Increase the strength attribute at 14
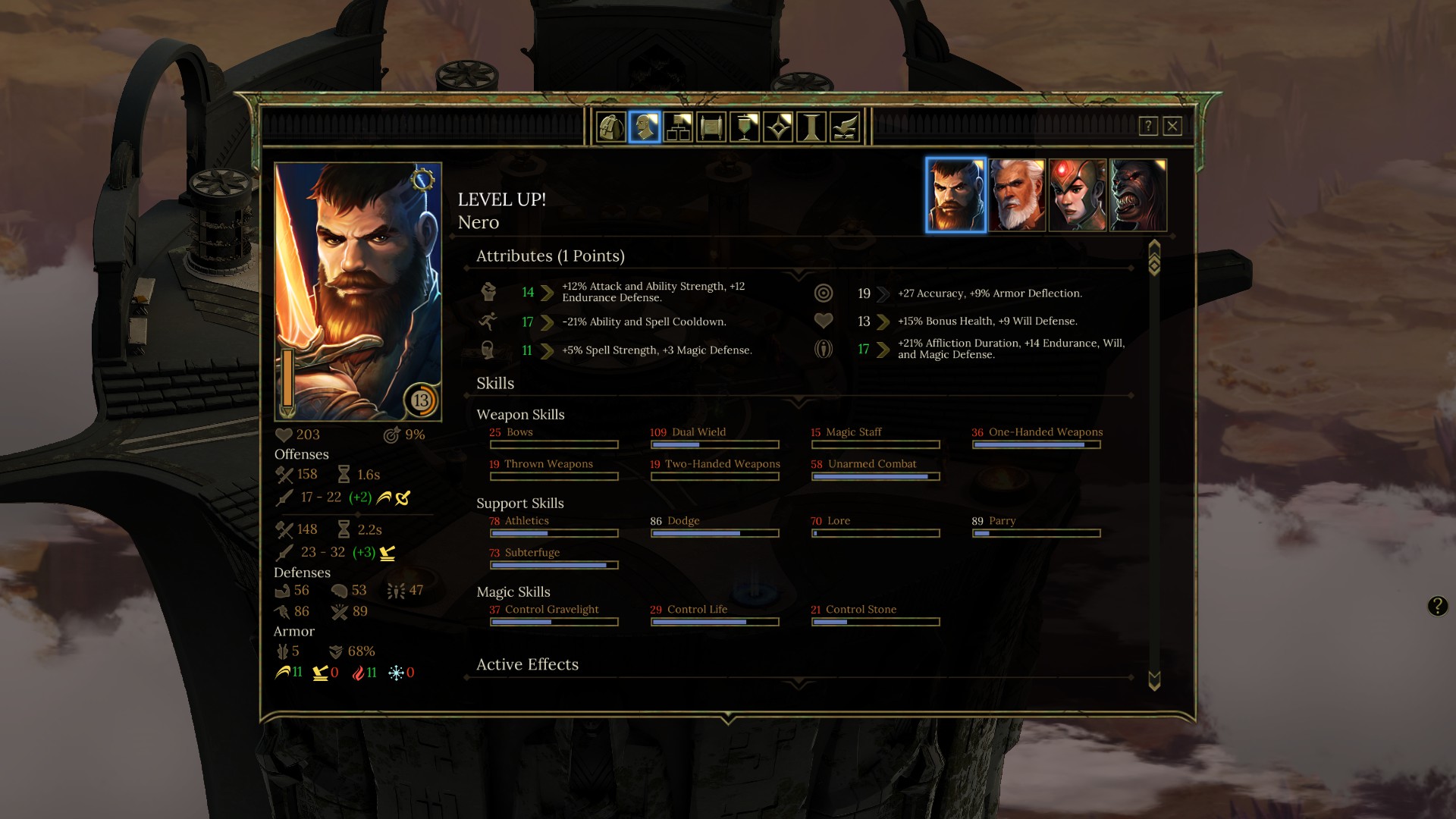 [x=547, y=293]
